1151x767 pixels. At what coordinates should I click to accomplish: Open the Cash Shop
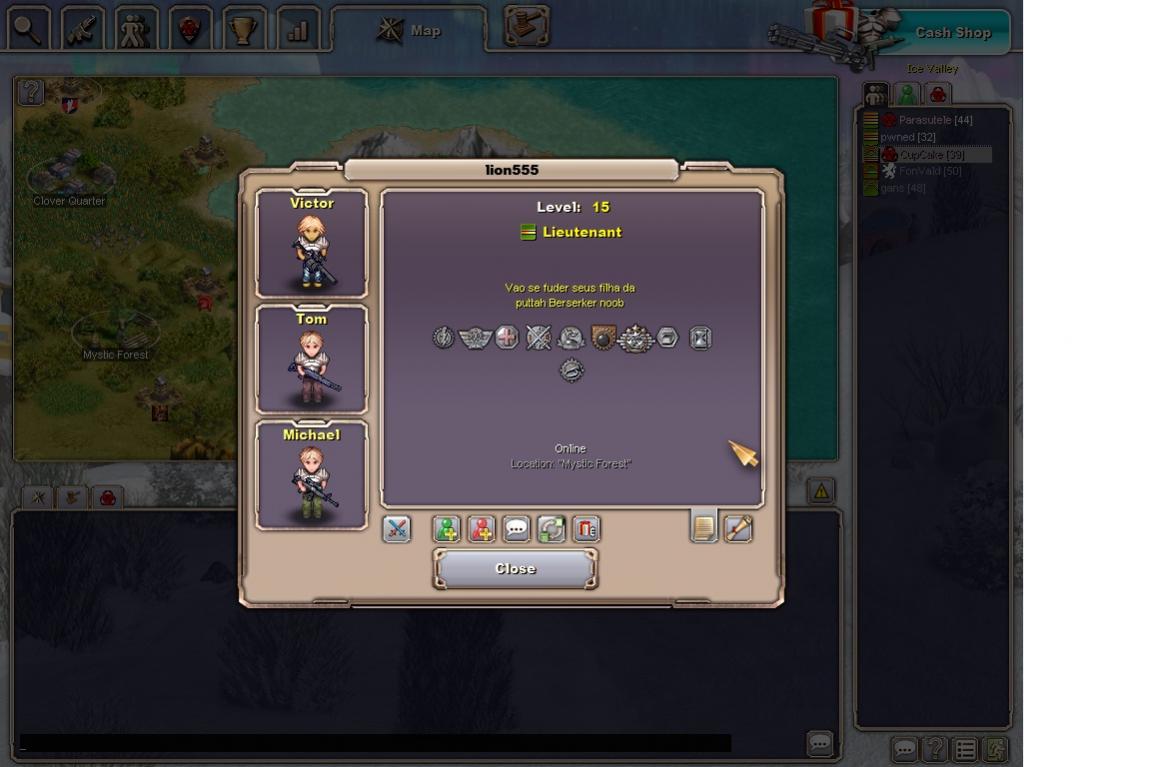click(952, 32)
